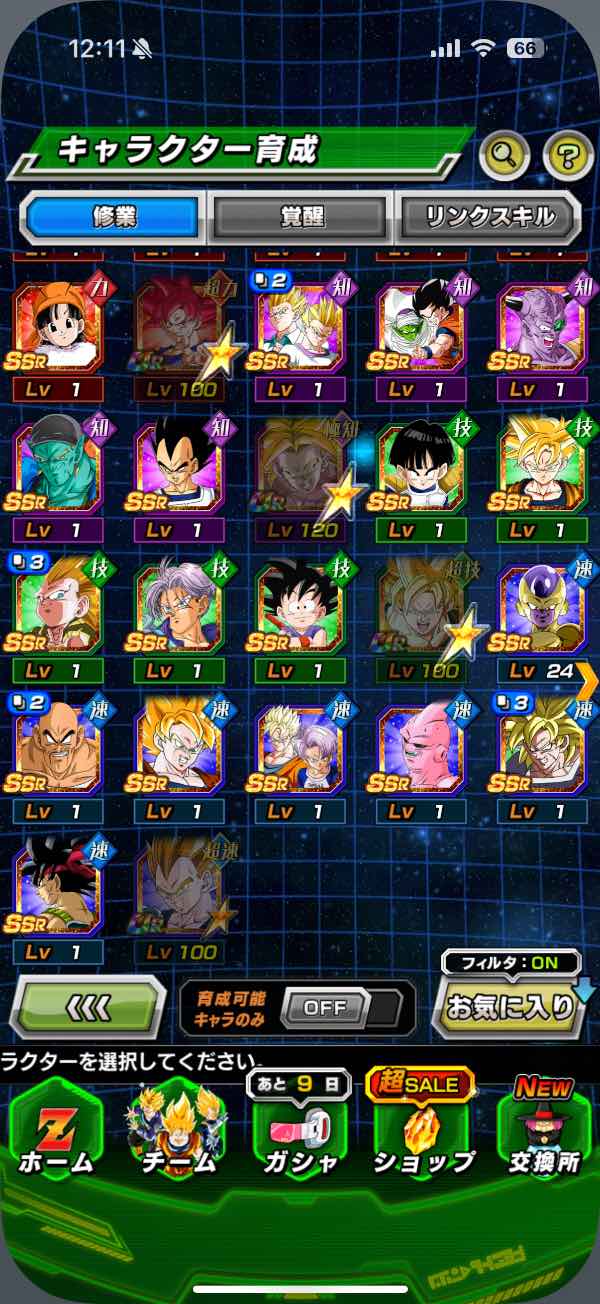Choose the Lv 120 character card
The image size is (600, 1304).
point(300,472)
